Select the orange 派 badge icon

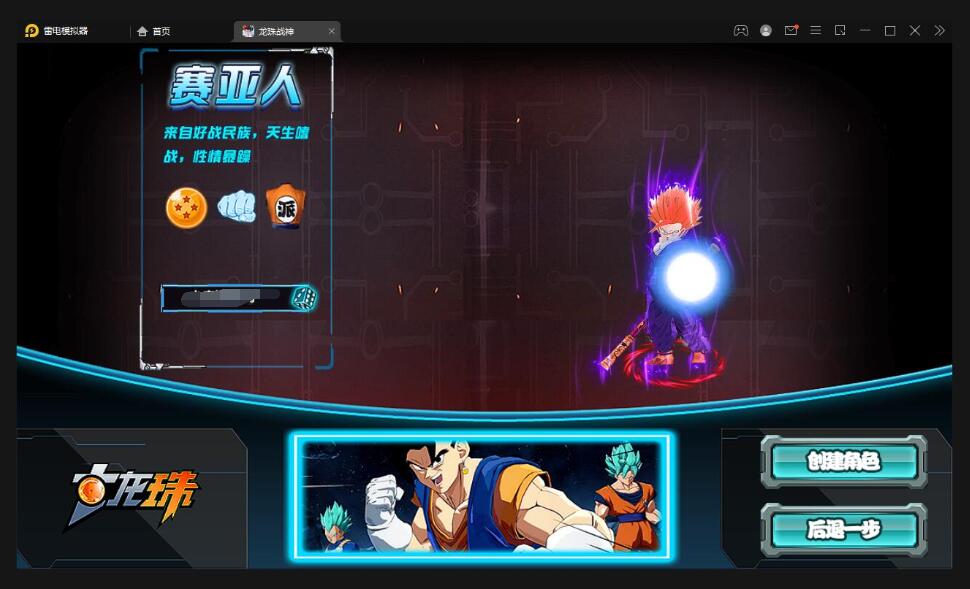tap(286, 208)
